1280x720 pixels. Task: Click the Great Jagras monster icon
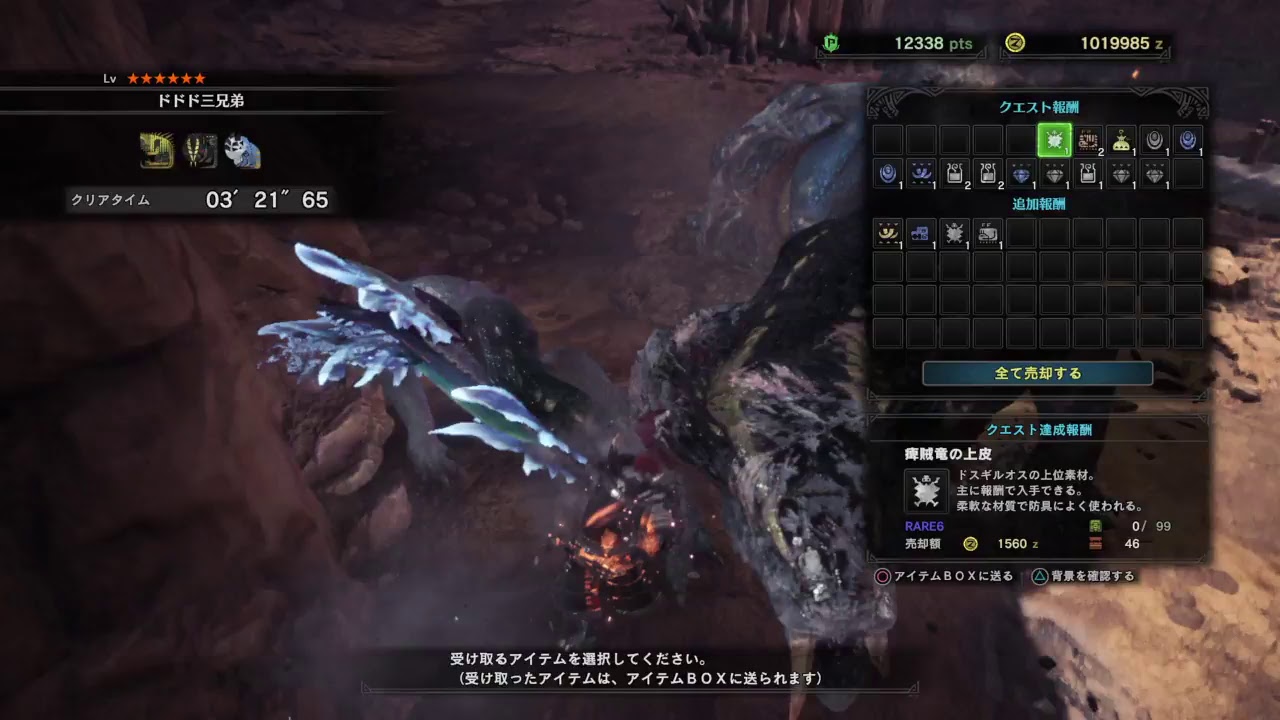(154, 150)
